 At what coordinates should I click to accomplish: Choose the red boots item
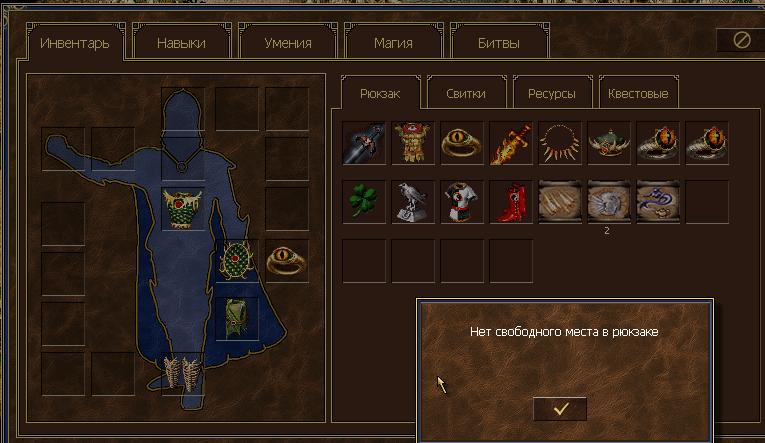pyautogui.click(x=510, y=201)
